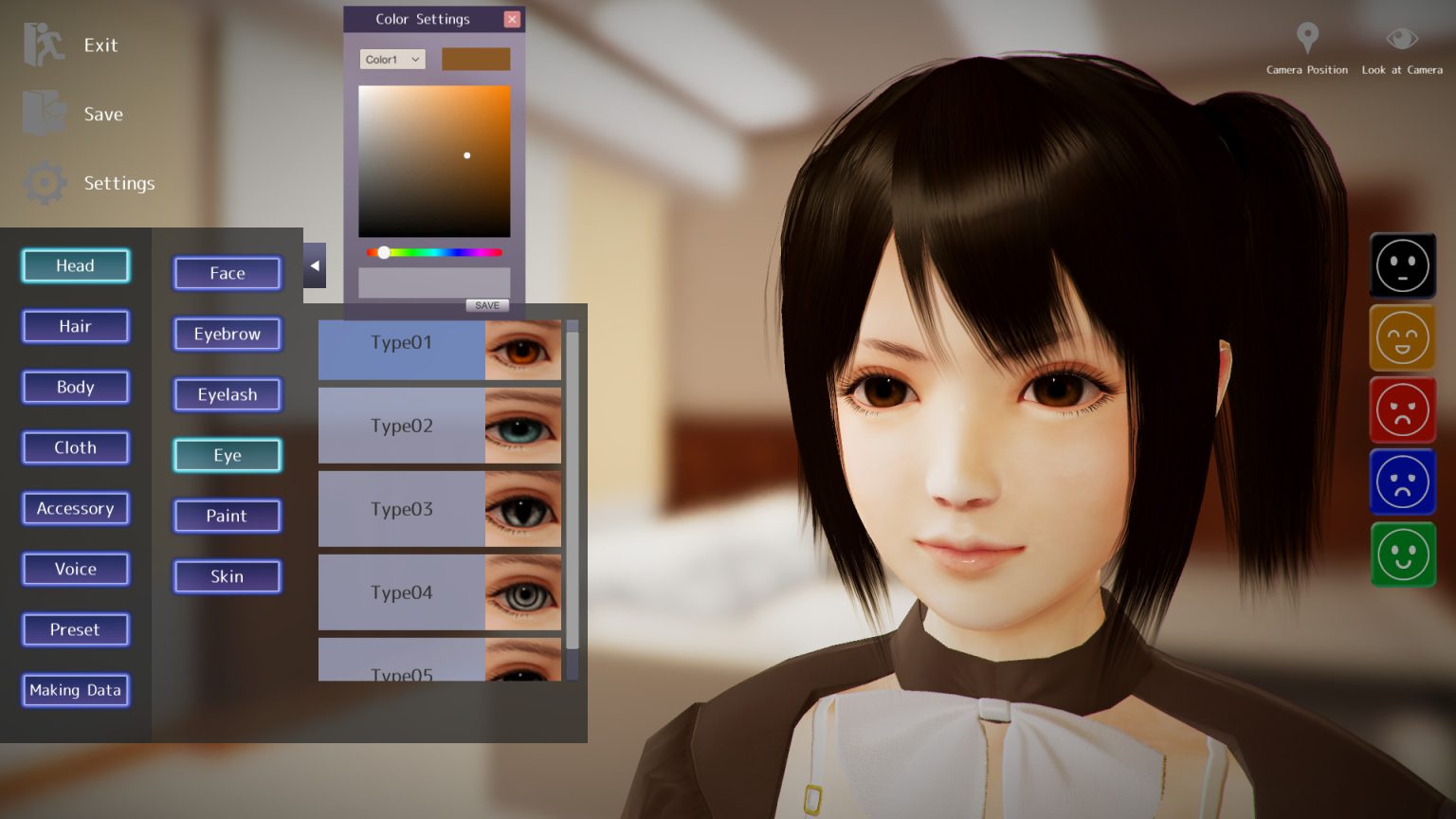This screenshot has height=819, width=1456.
Task: Switch to the Hair category
Action: (x=75, y=326)
